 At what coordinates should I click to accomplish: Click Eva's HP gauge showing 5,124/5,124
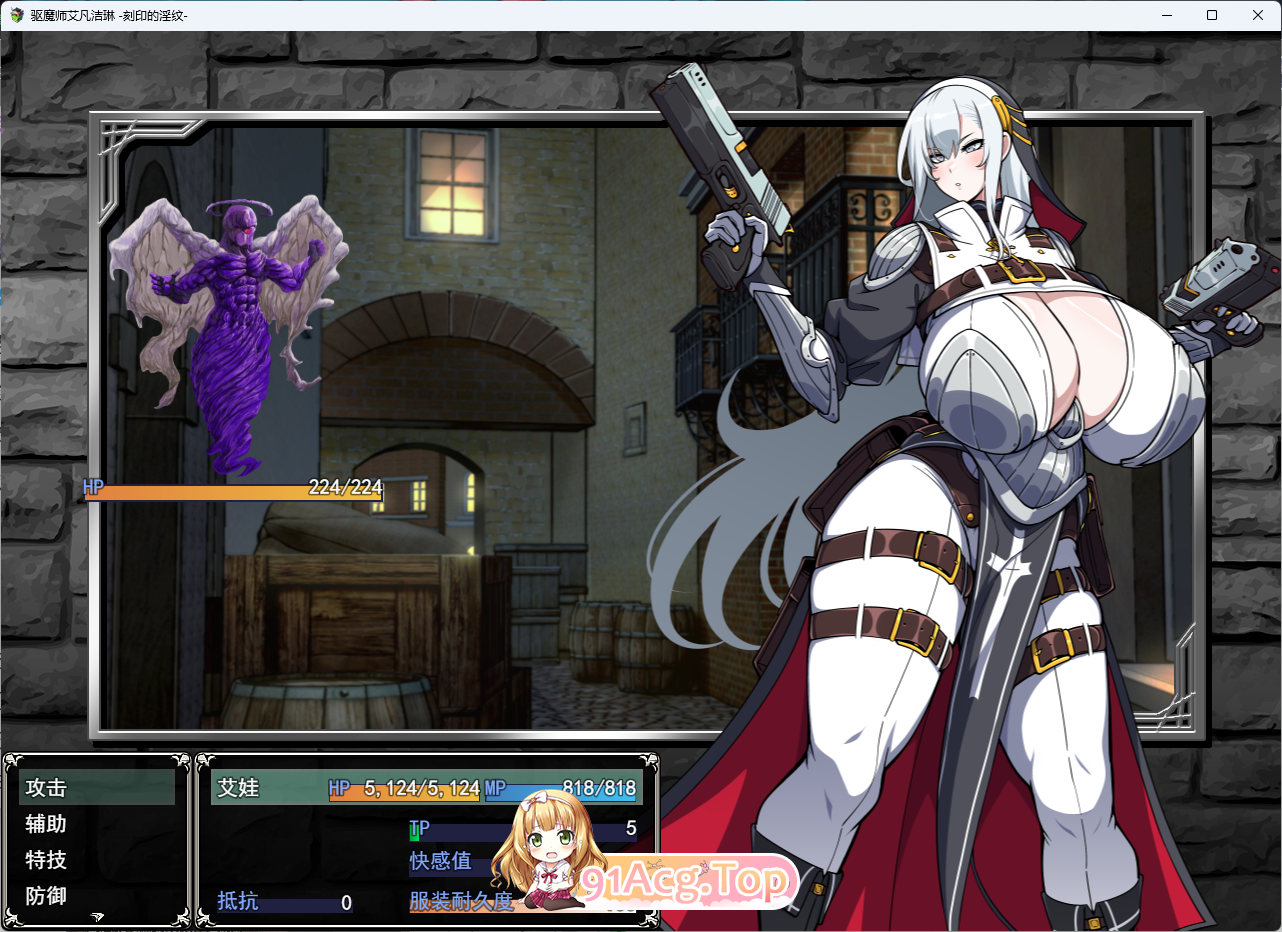click(x=404, y=789)
